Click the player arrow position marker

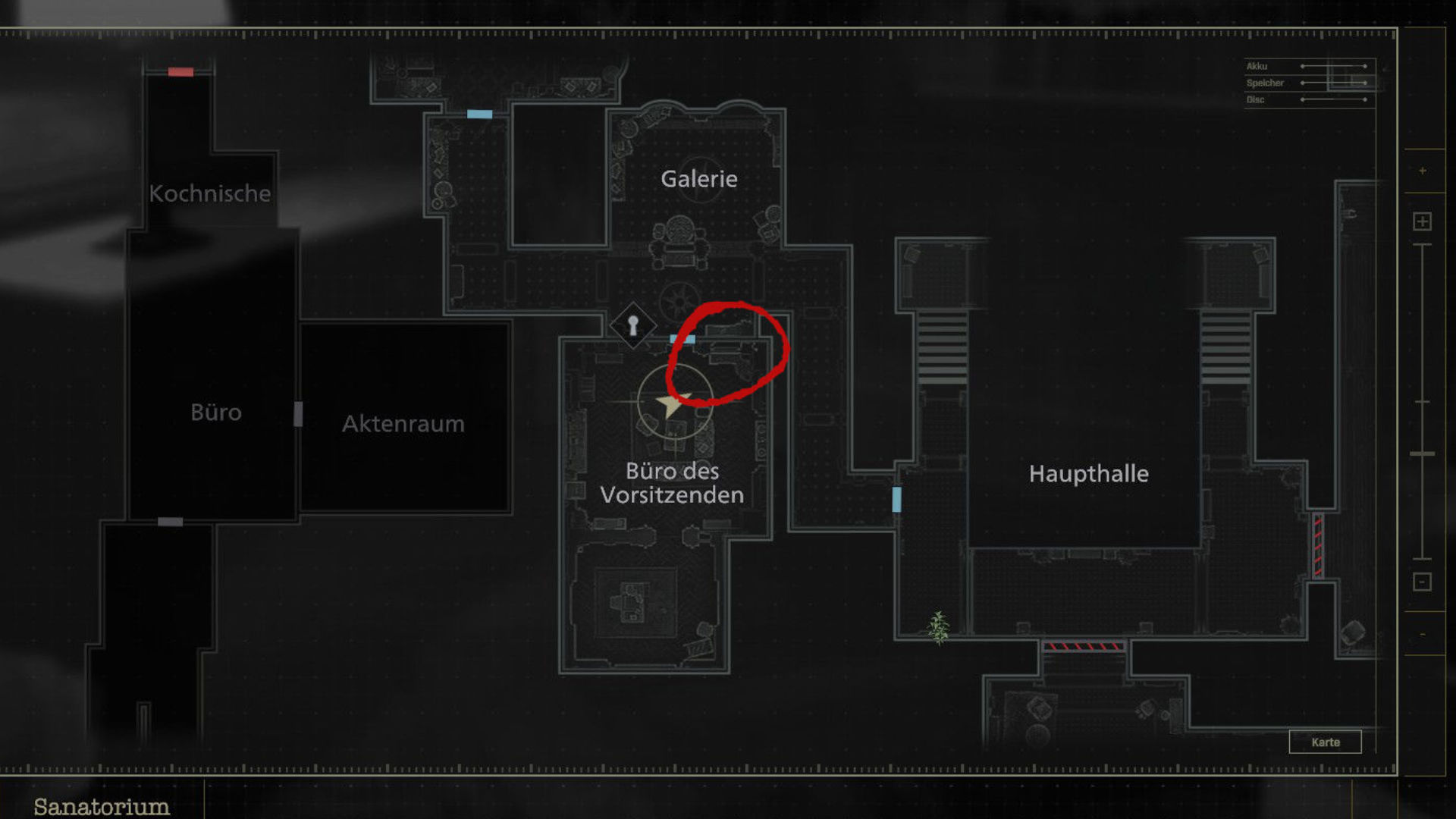(x=670, y=403)
